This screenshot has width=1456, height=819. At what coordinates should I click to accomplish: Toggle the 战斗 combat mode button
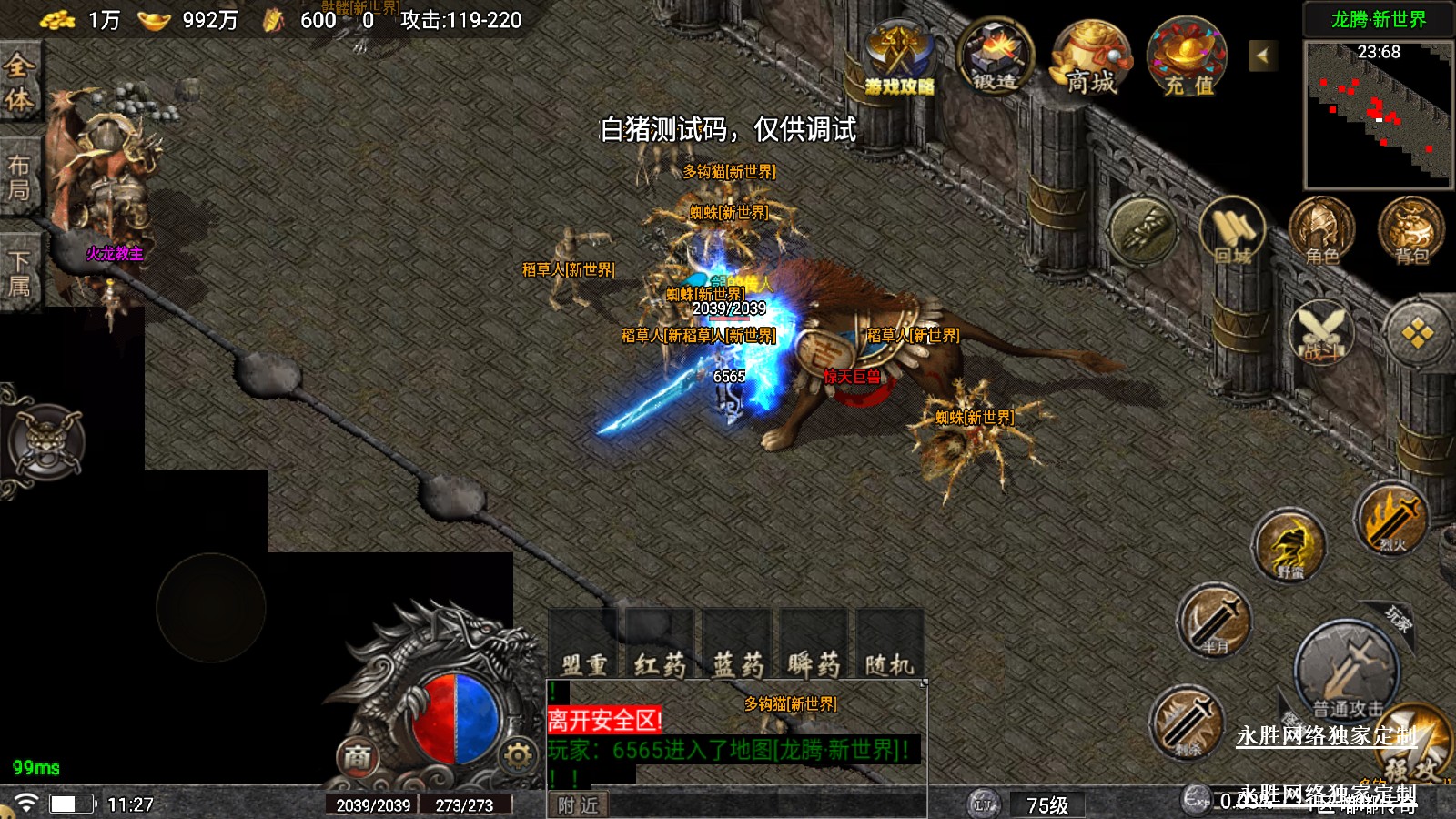[1321, 332]
